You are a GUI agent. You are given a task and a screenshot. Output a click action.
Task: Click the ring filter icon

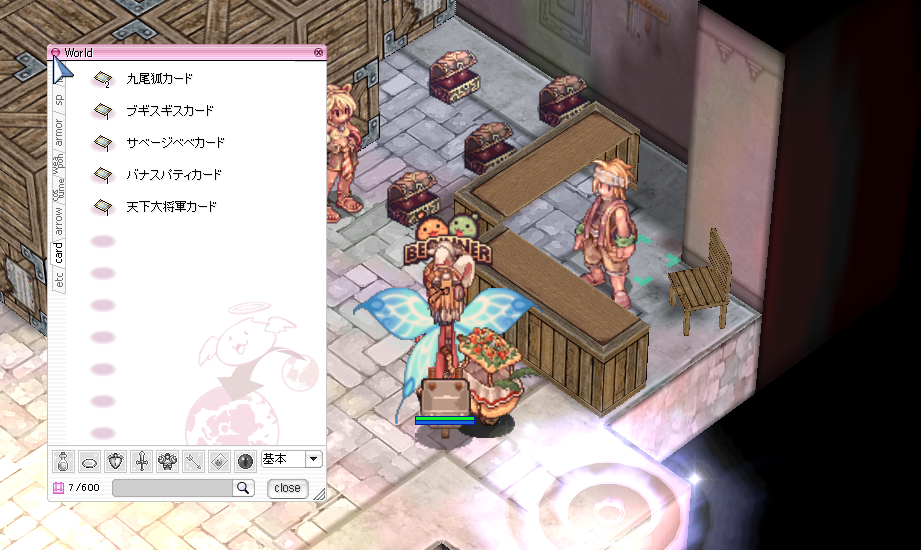point(90,461)
